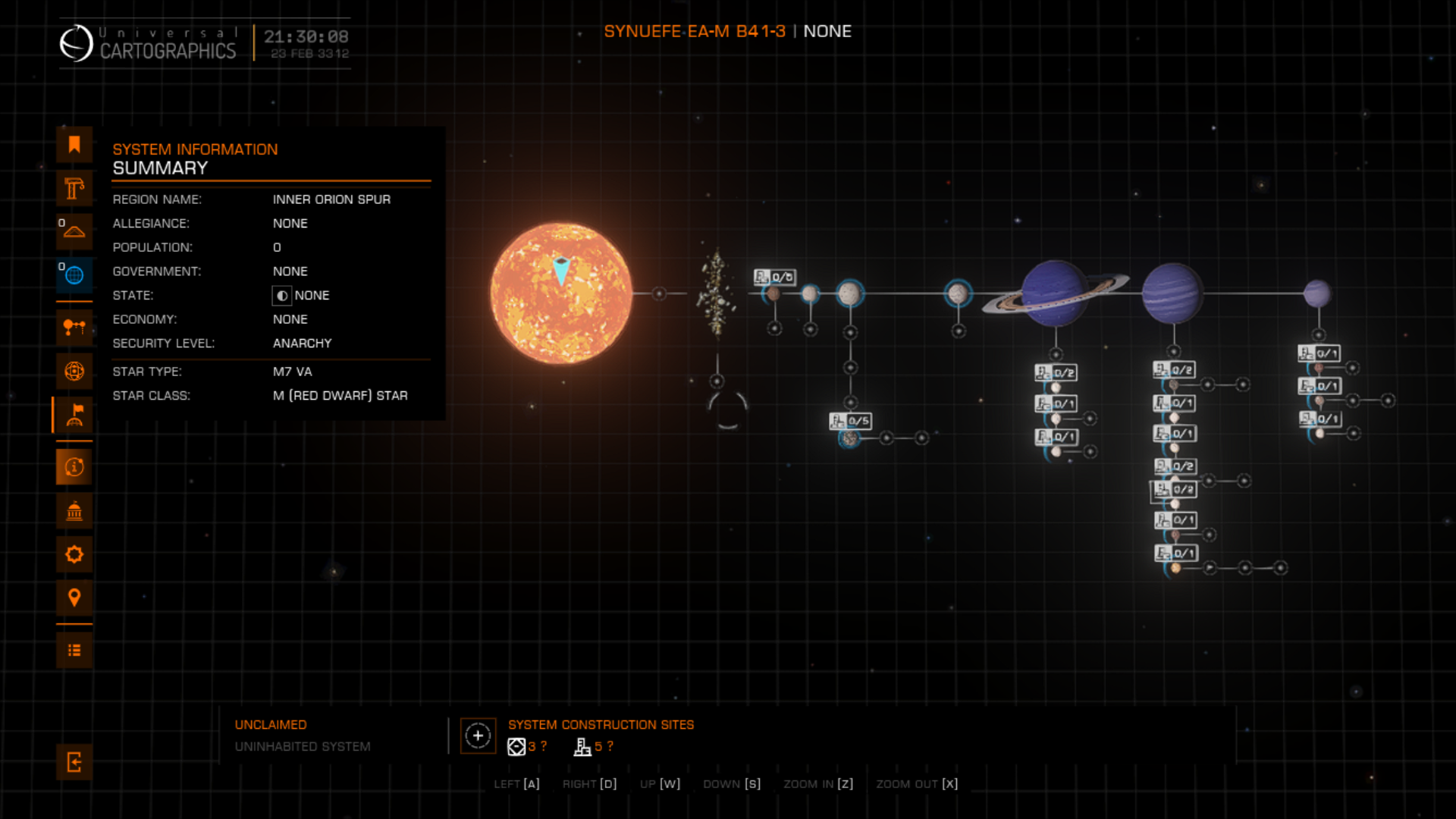Open the orange circular info icon
The height and width of the screenshot is (819, 1456).
click(x=74, y=467)
